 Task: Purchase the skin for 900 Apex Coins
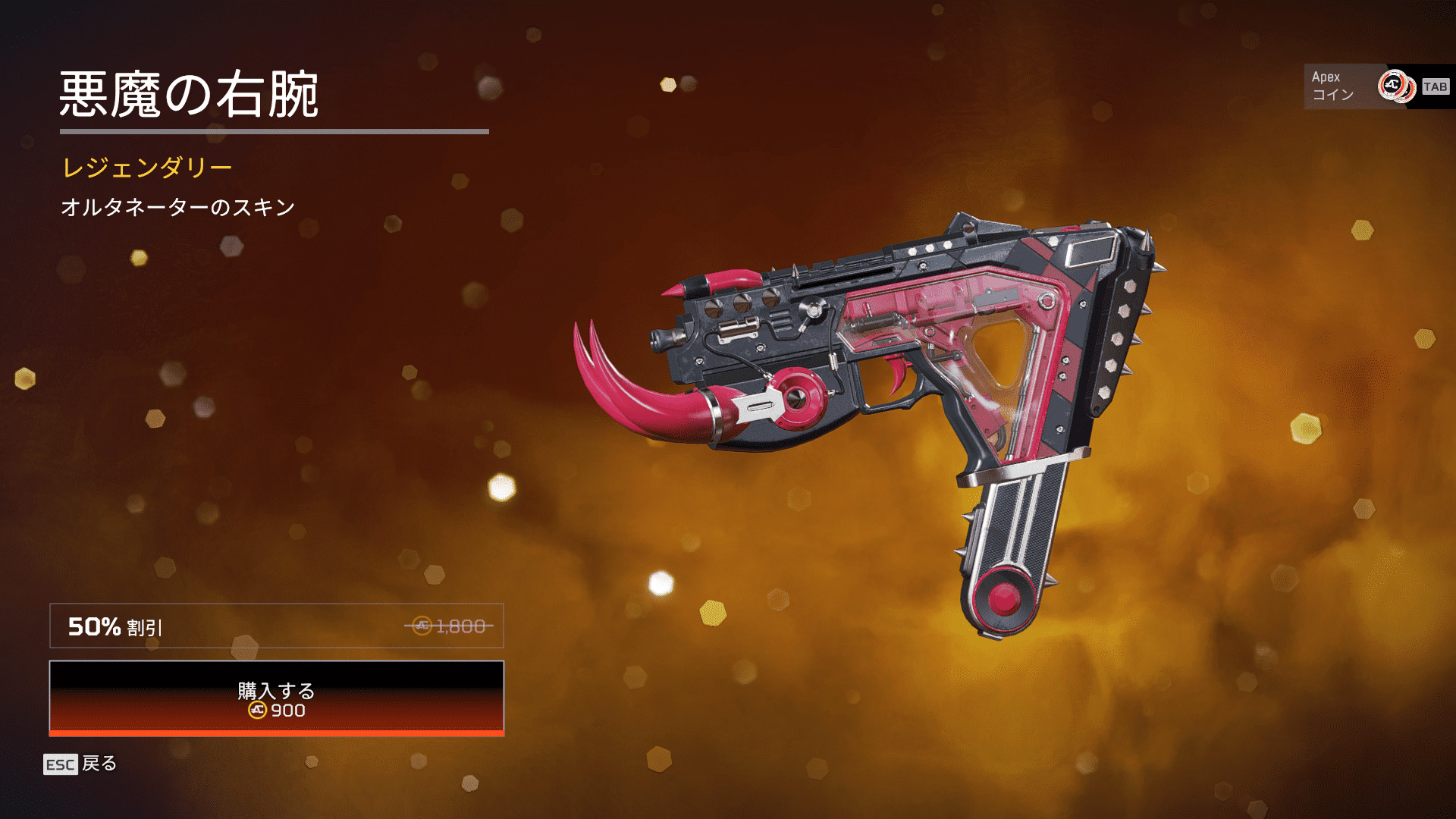coord(276,698)
